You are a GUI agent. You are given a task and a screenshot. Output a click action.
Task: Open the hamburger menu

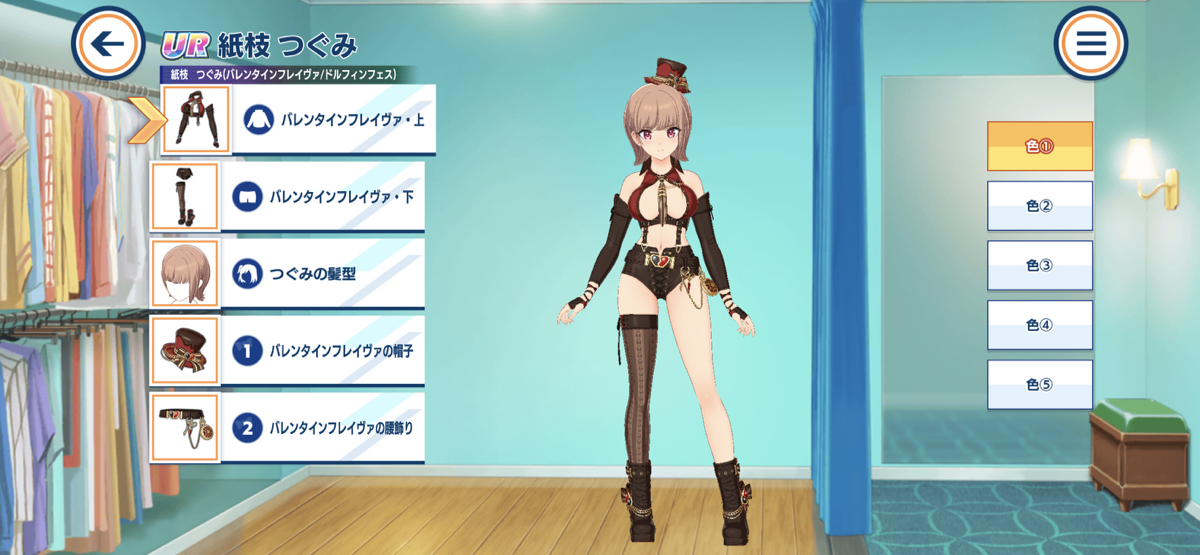pos(1090,43)
